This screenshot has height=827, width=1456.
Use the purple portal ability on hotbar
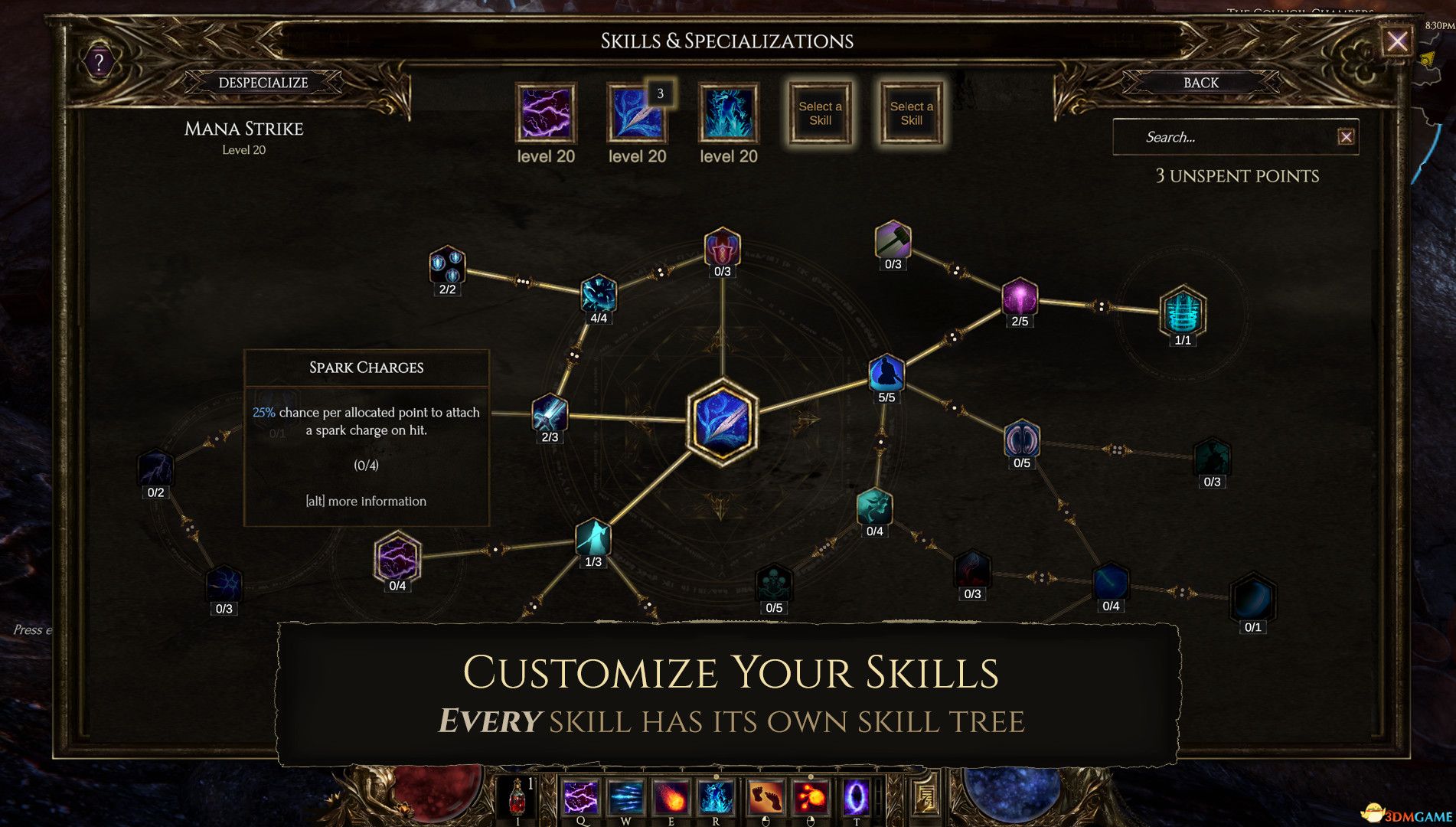point(856,796)
